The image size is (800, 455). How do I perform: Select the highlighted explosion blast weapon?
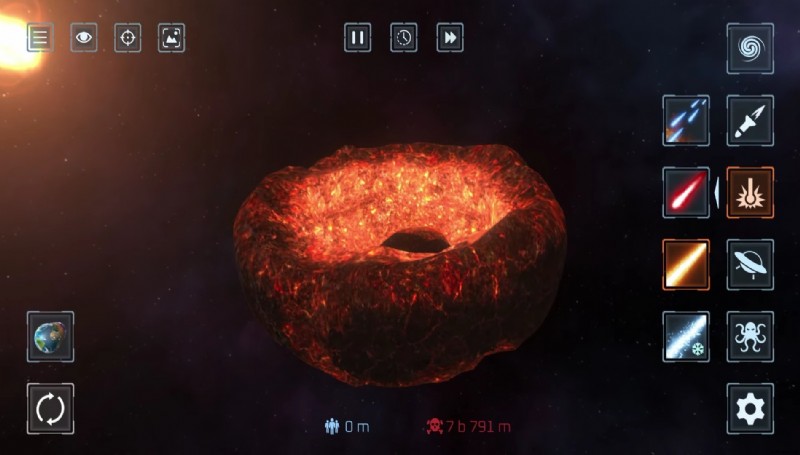[749, 192]
